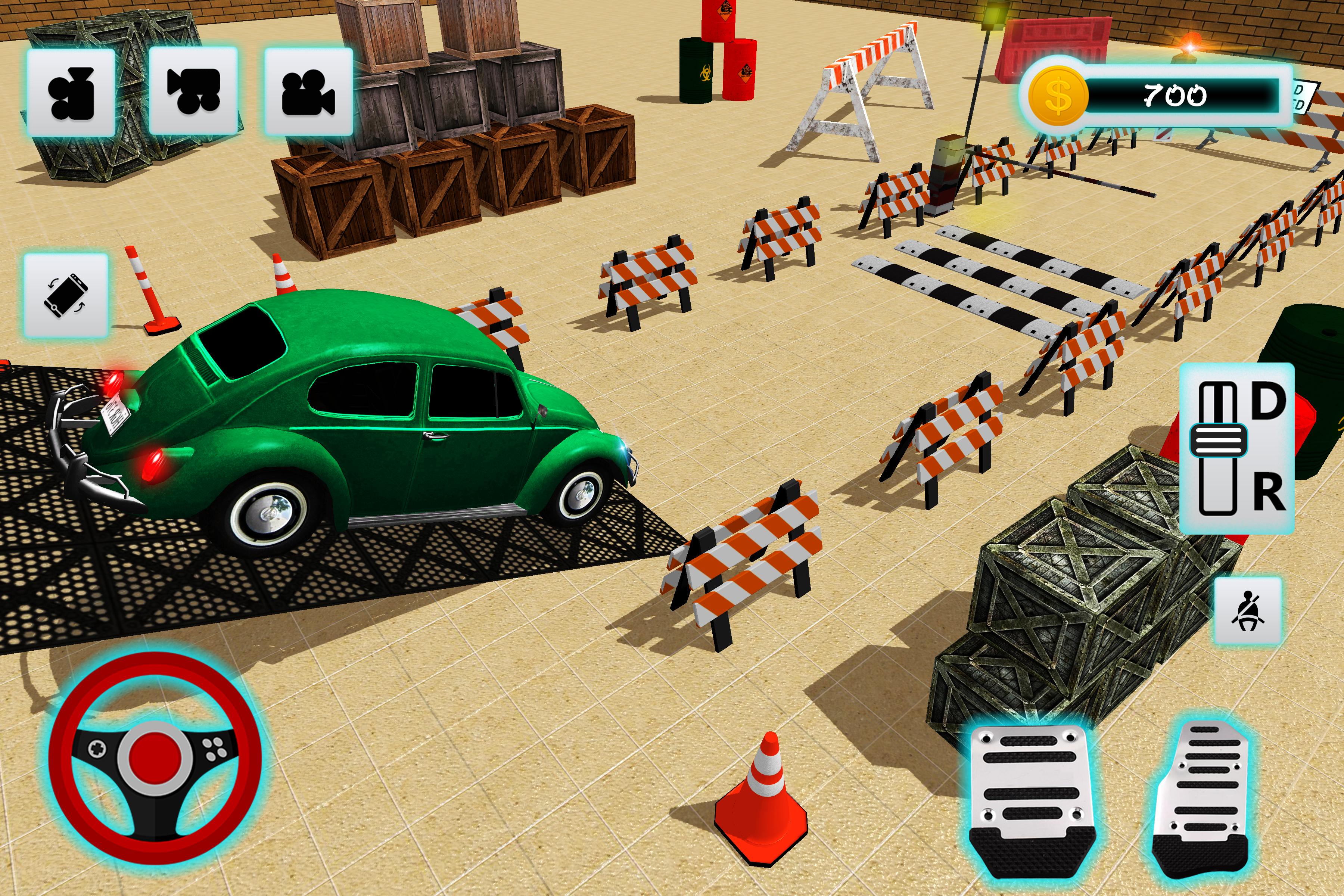The height and width of the screenshot is (896, 1344).
Task: Toggle the phone tilt steering control
Action: pyautogui.click(x=66, y=295)
